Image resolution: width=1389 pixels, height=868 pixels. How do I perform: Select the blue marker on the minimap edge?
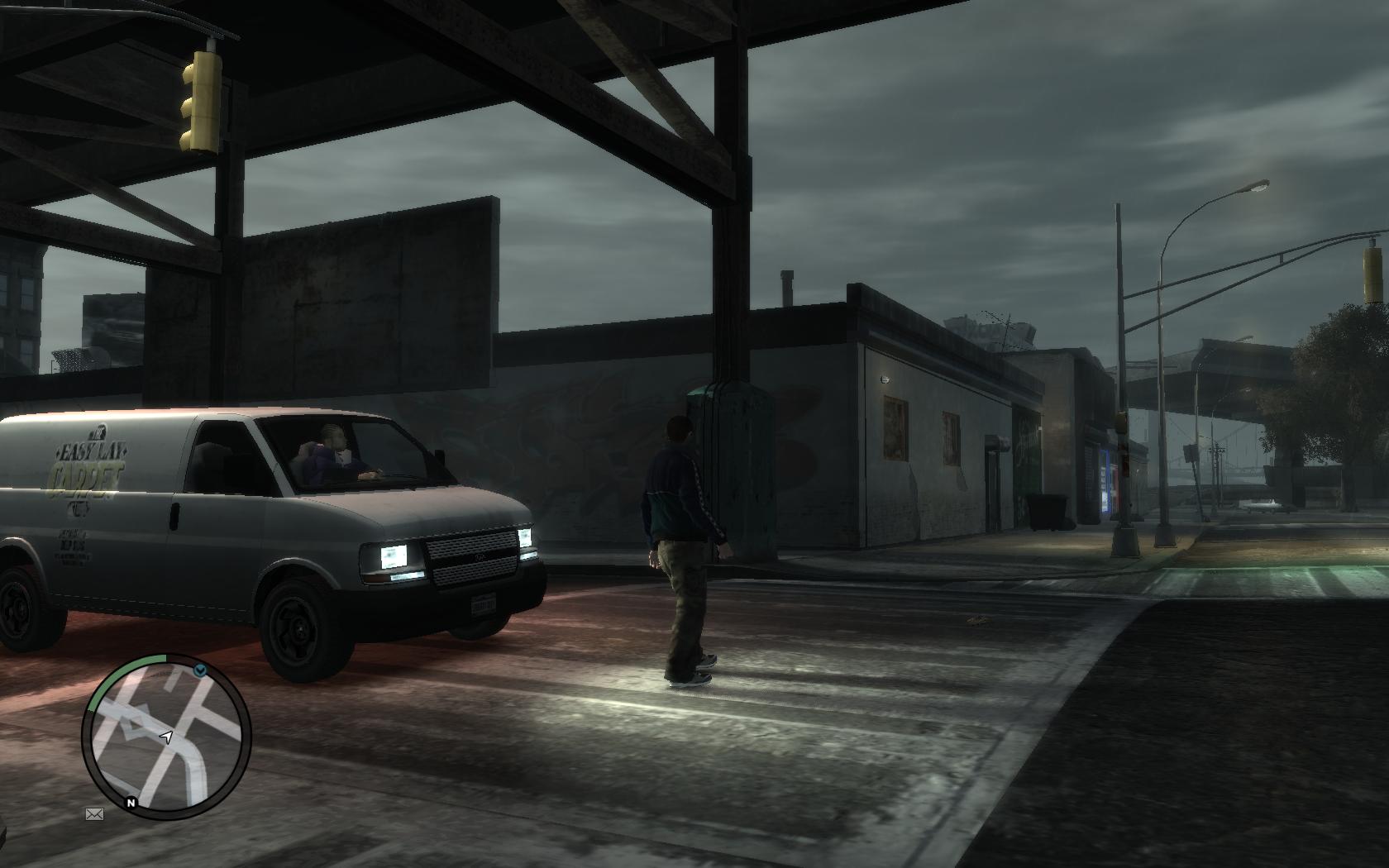pyautogui.click(x=200, y=670)
